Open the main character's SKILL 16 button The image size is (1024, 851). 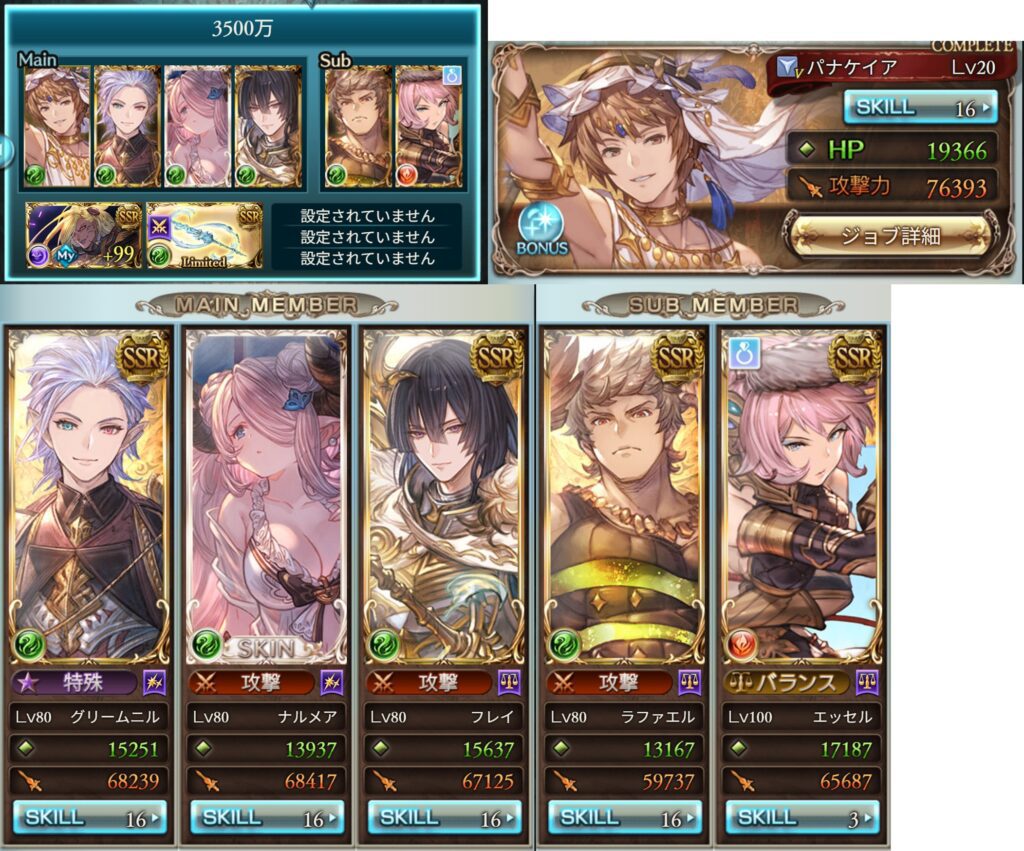click(920, 107)
